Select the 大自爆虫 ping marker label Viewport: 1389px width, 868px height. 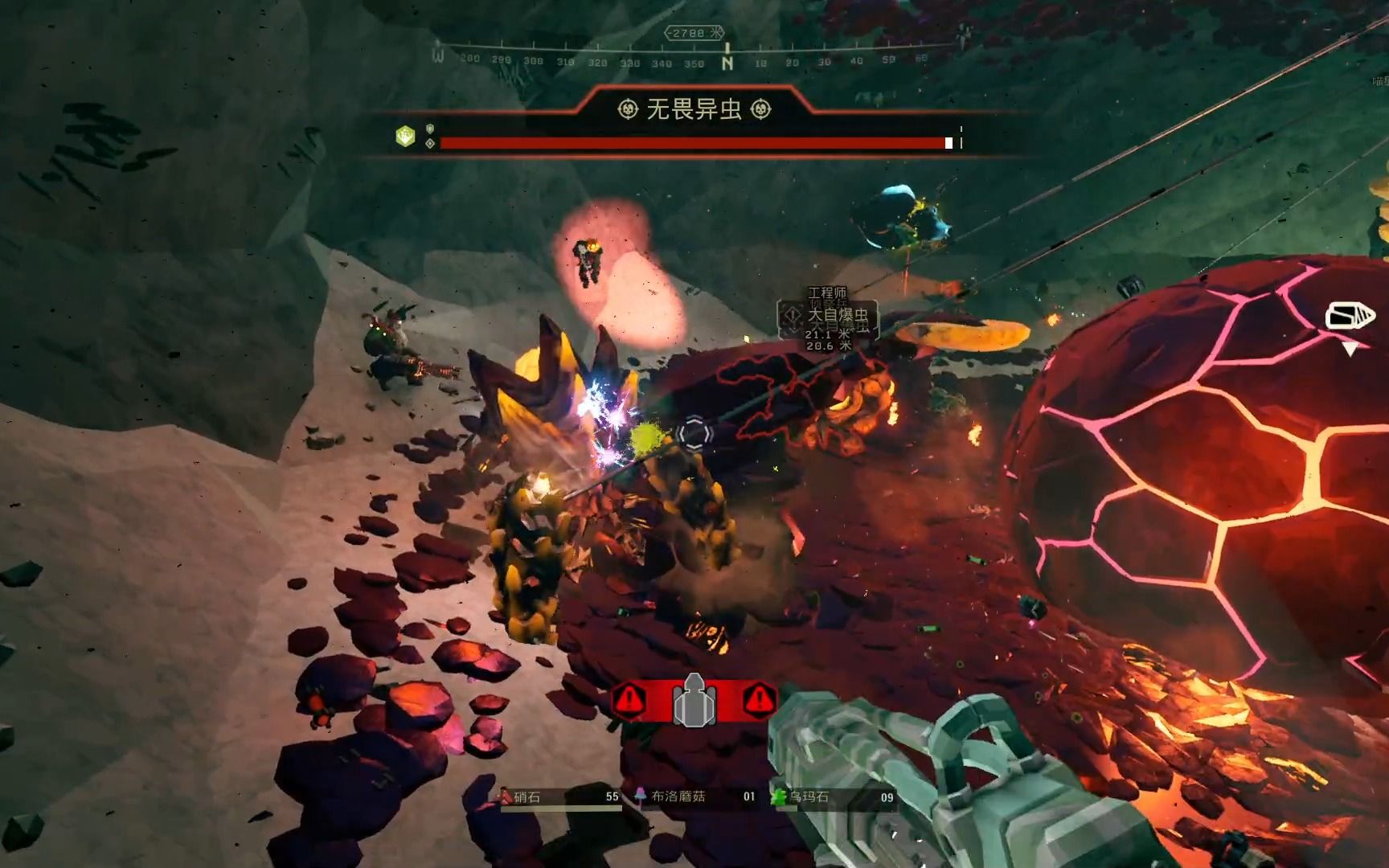(837, 315)
